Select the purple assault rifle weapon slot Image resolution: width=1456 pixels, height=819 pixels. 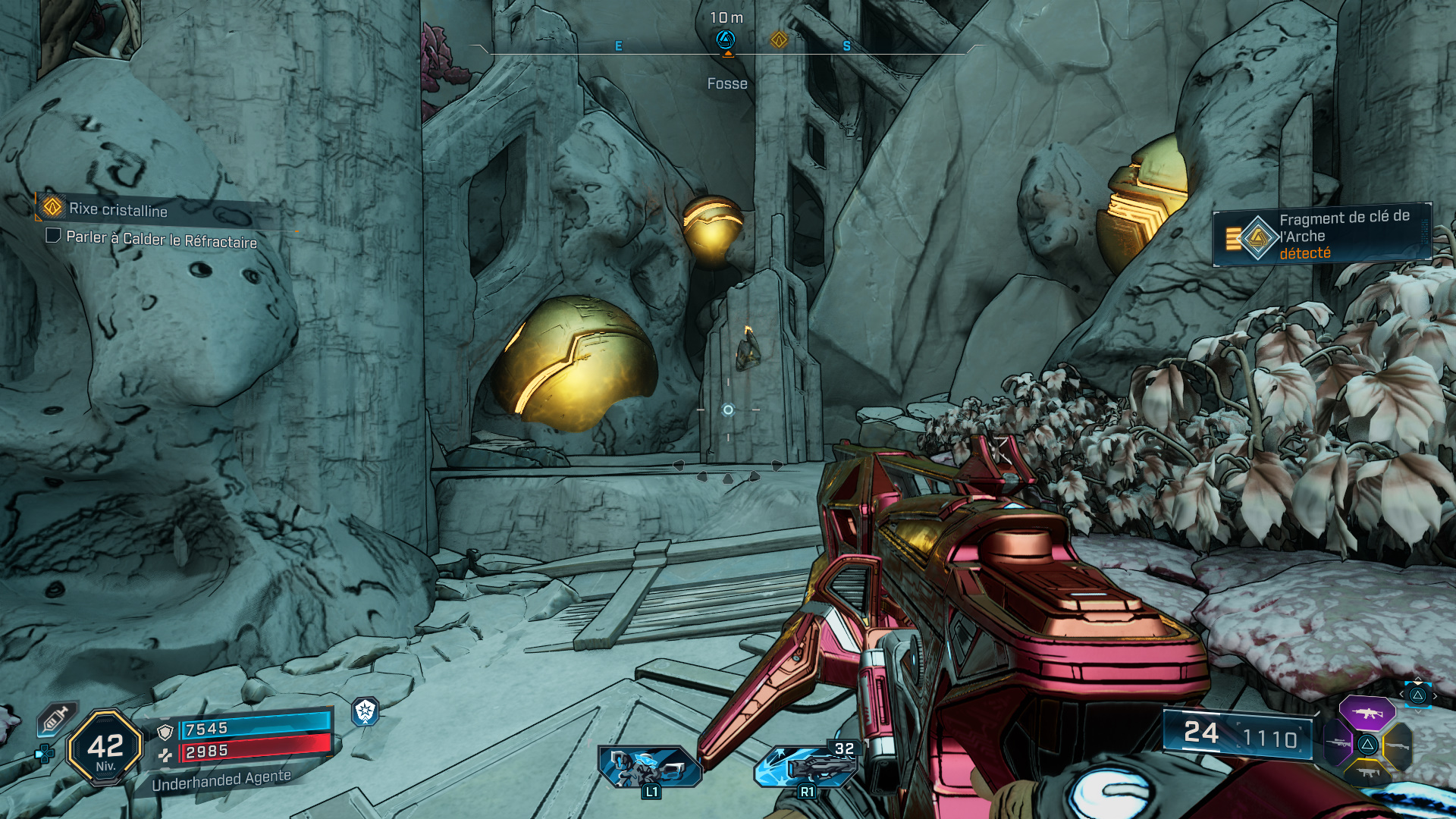pyautogui.click(x=1367, y=713)
